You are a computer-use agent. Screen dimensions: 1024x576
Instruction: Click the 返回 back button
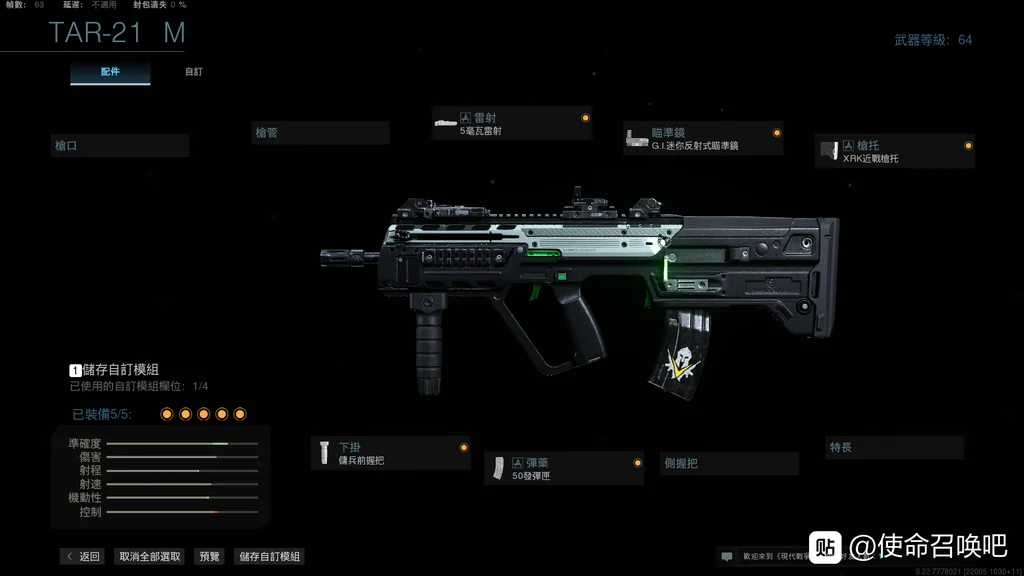pyautogui.click(x=82, y=557)
